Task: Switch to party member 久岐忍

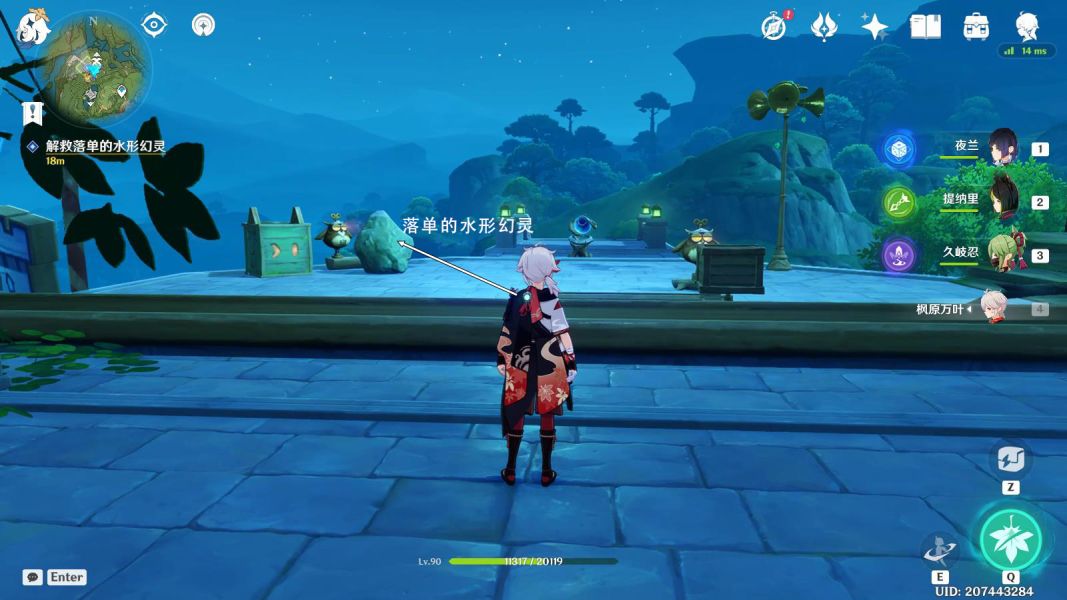Action: pos(1001,254)
